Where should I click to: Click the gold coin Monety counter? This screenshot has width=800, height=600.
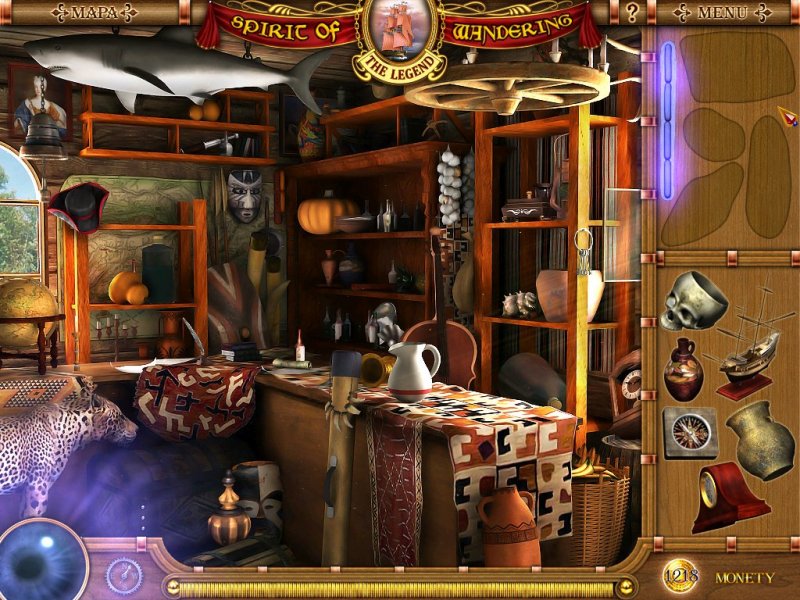tap(679, 576)
